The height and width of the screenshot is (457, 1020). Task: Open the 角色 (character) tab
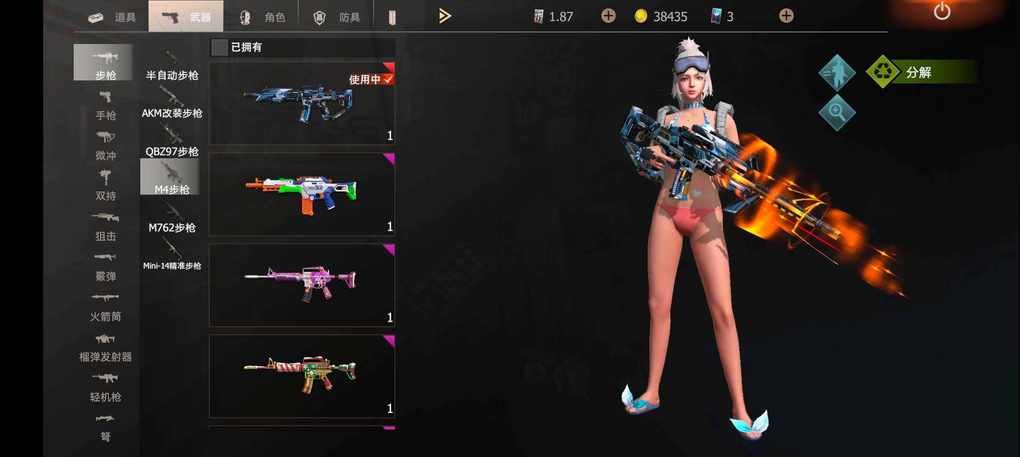[262, 17]
